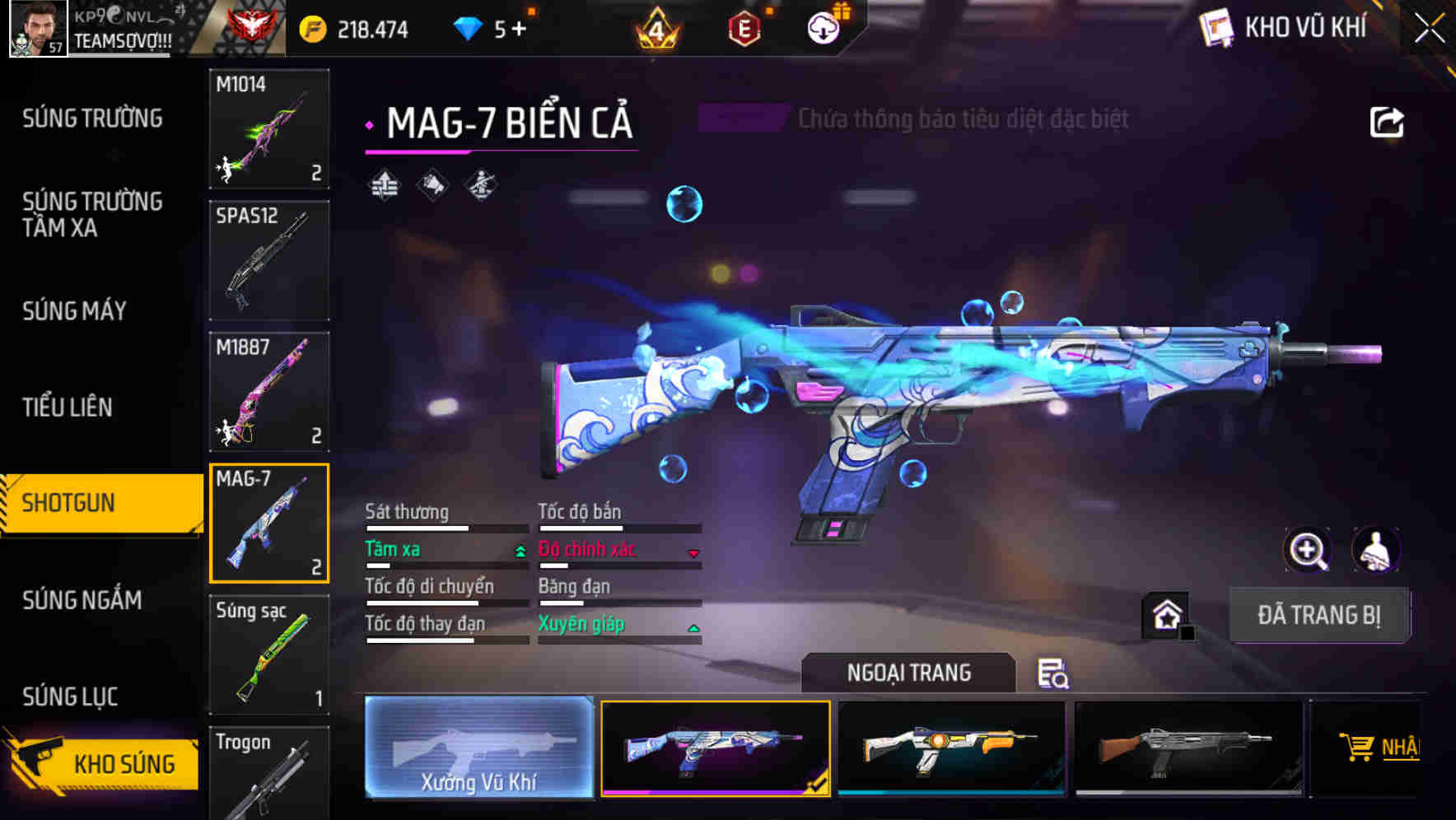Open the weapon share icon top right
The height and width of the screenshot is (820, 1456).
pos(1388,121)
